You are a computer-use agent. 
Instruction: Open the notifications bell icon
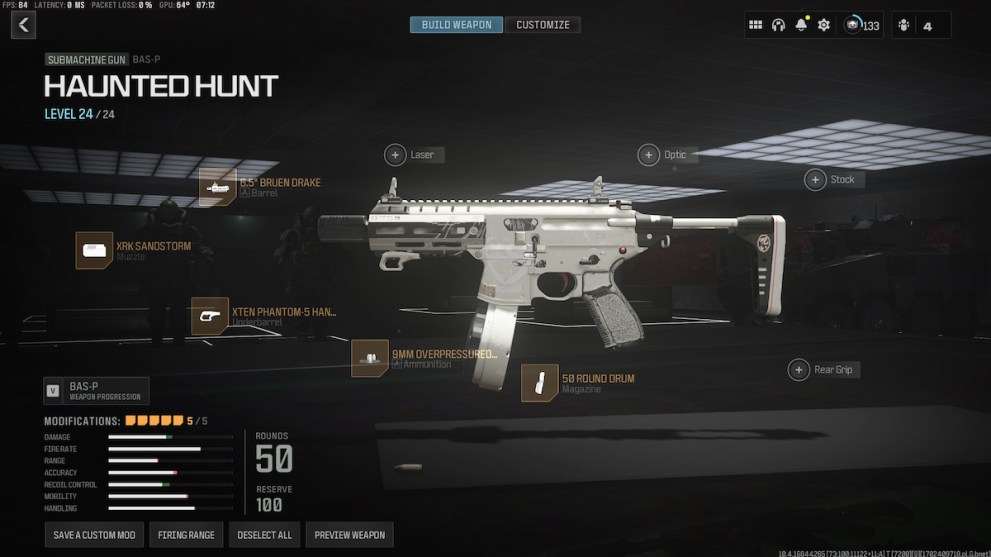(x=801, y=25)
